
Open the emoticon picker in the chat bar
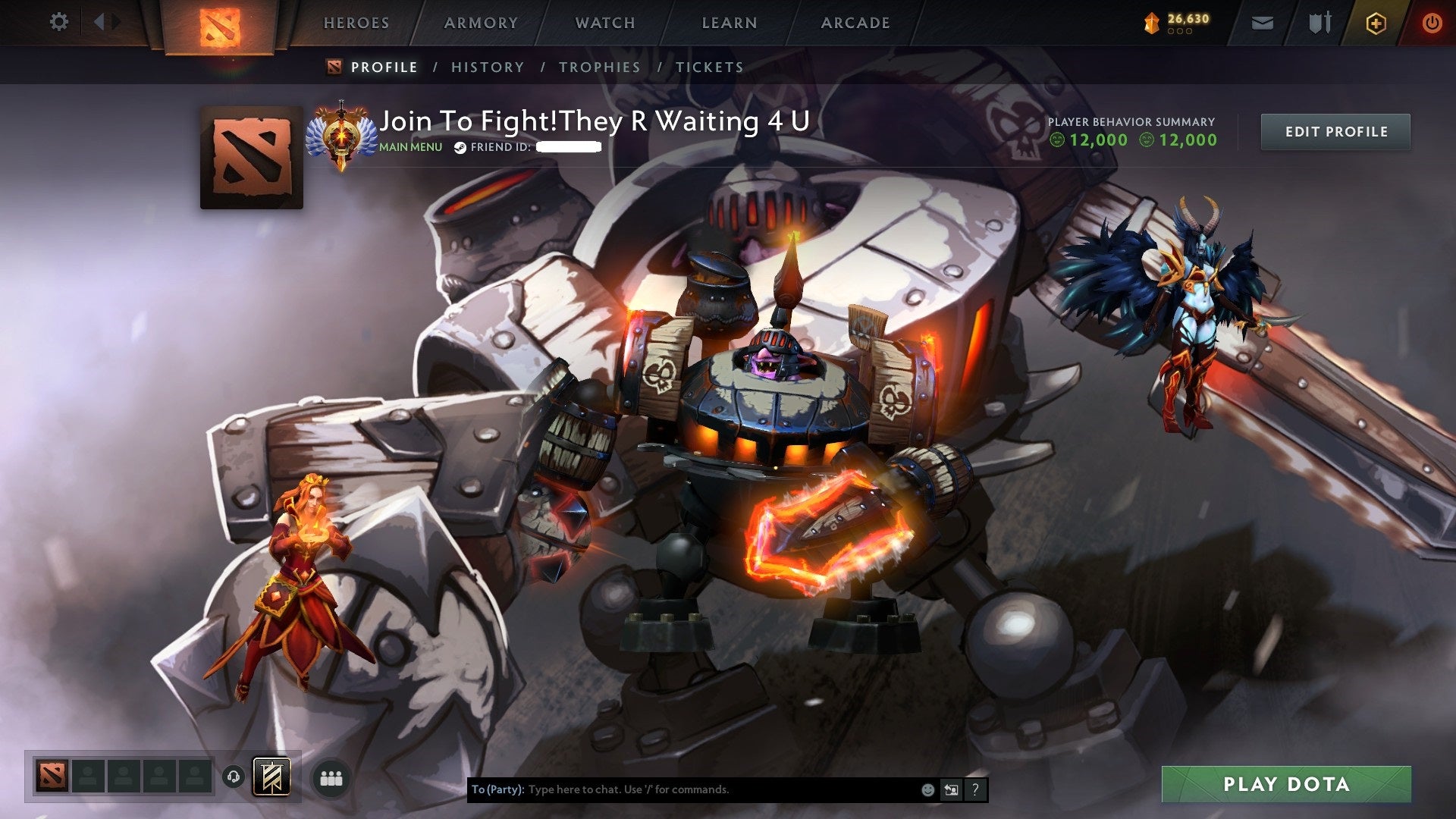(x=927, y=789)
